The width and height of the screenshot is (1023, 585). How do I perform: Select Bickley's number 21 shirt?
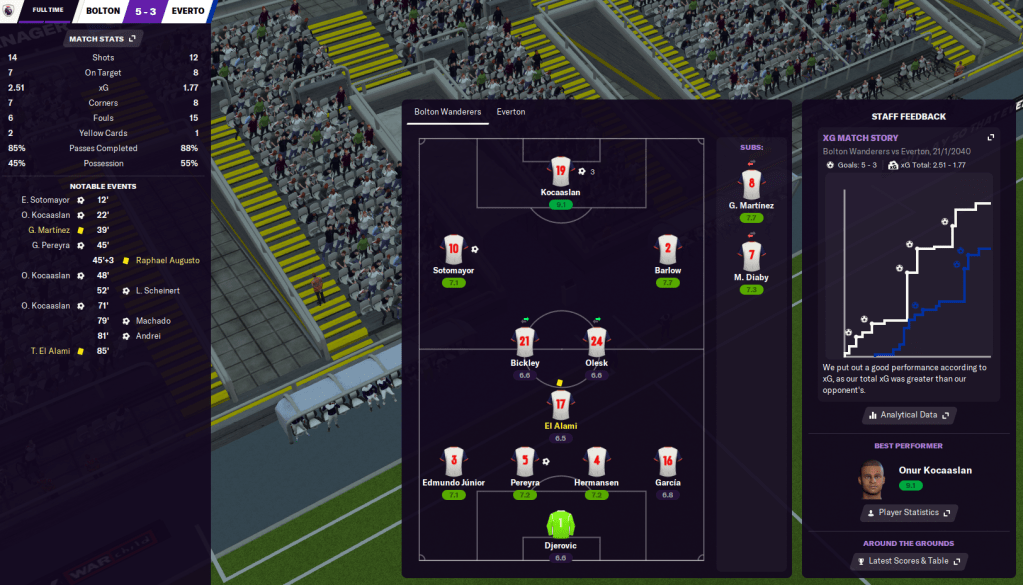[524, 342]
